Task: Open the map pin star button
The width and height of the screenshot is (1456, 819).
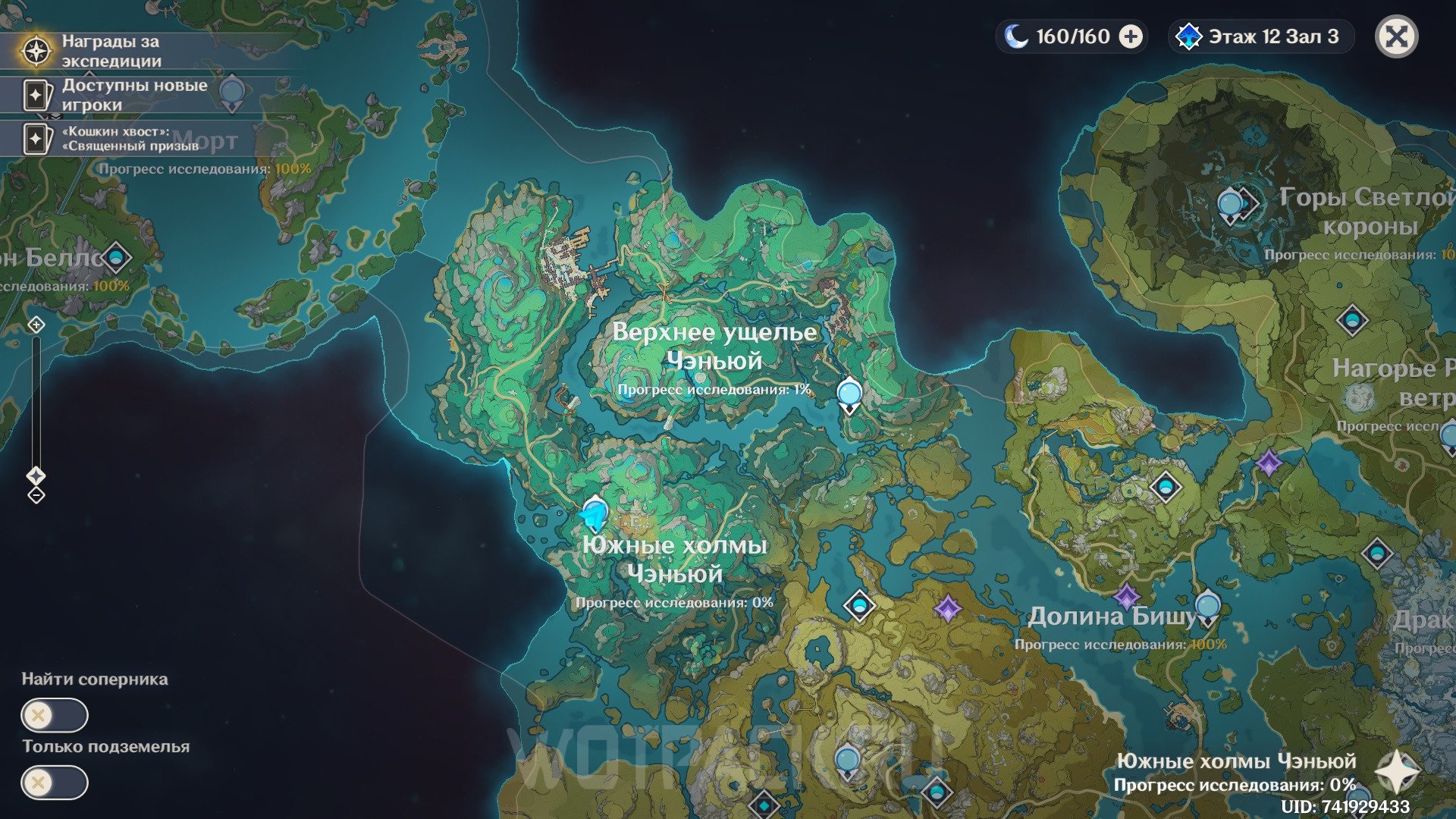Action: (x=1397, y=773)
